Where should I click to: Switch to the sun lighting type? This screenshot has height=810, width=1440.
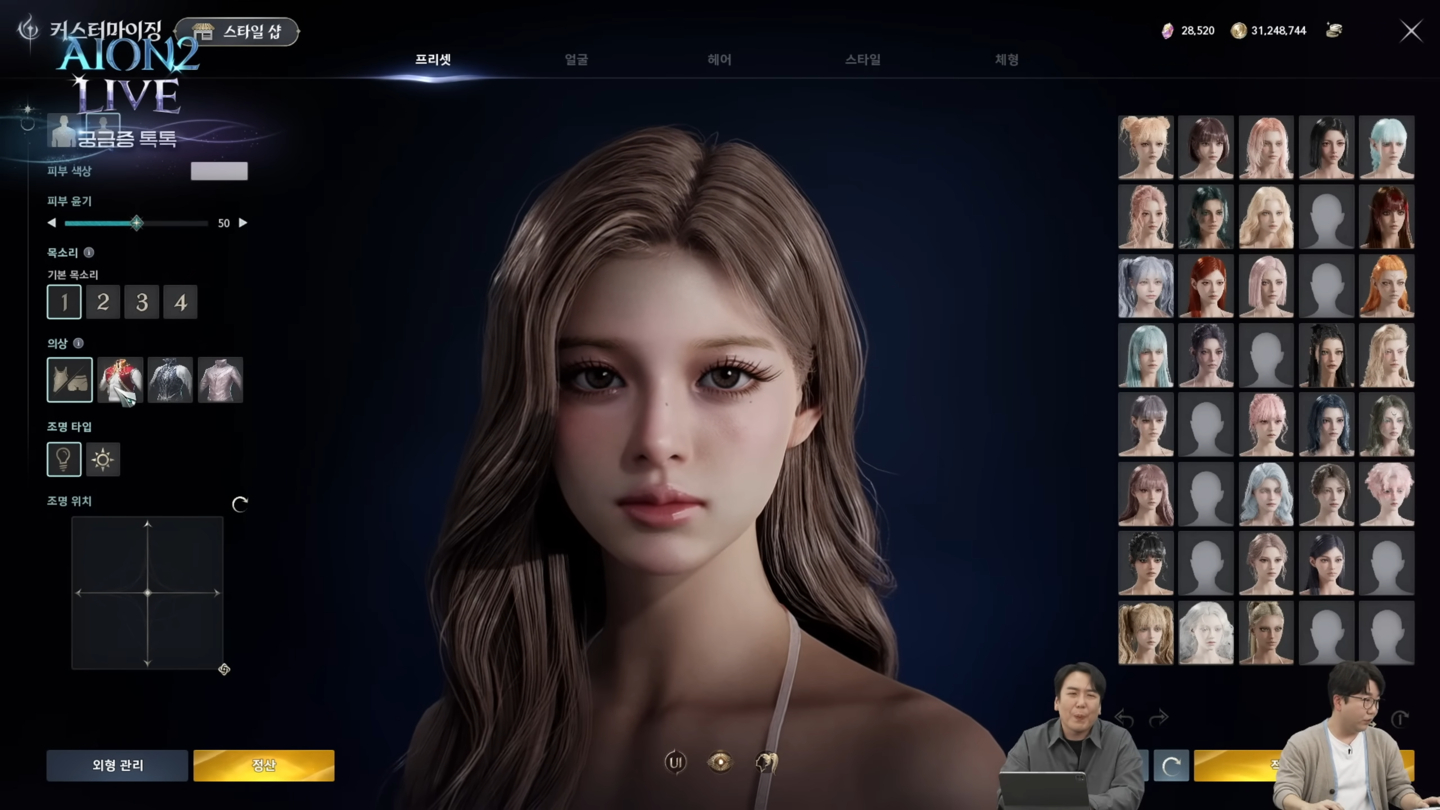coord(103,459)
